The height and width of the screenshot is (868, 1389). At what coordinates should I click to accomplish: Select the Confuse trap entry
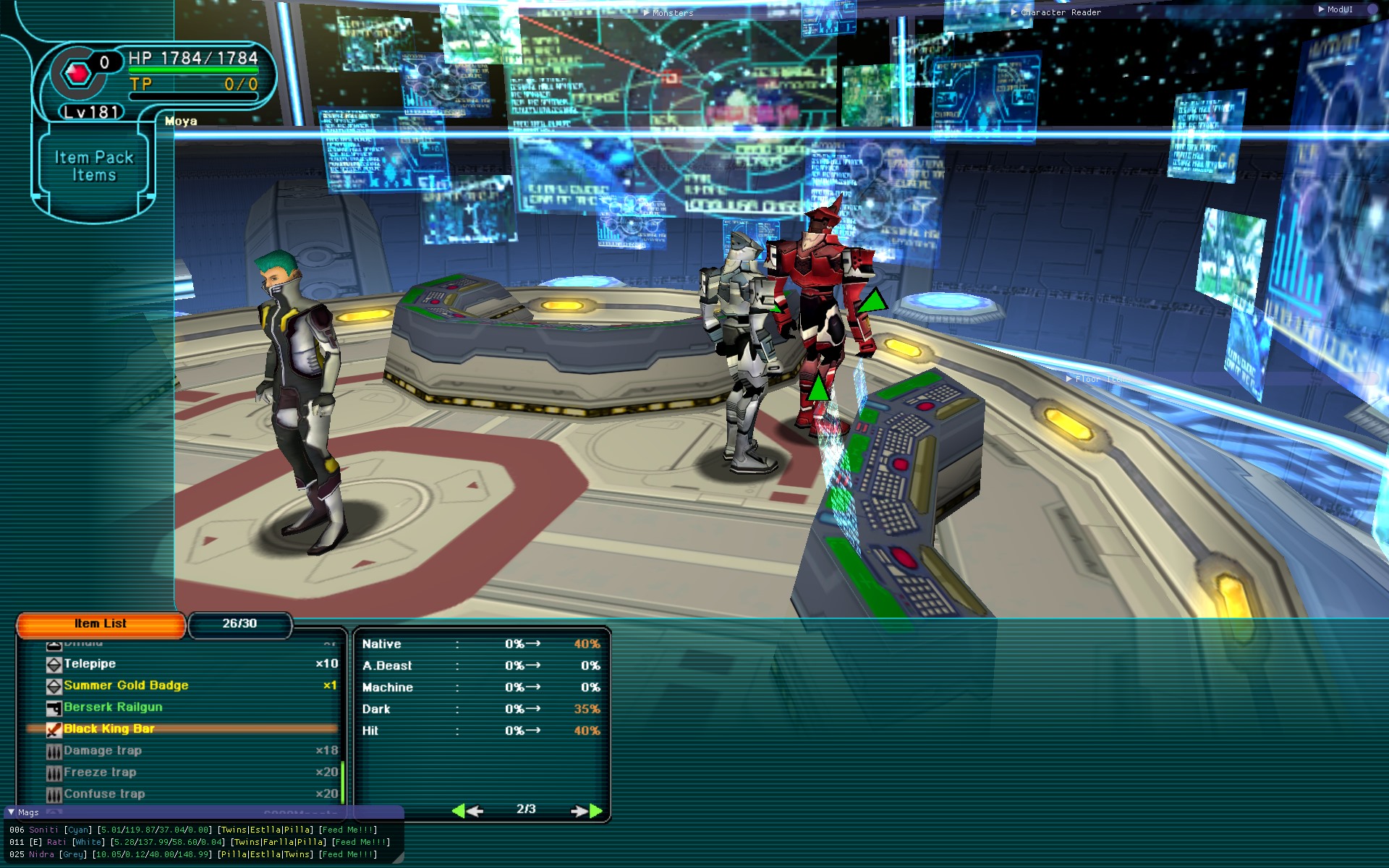point(104,794)
